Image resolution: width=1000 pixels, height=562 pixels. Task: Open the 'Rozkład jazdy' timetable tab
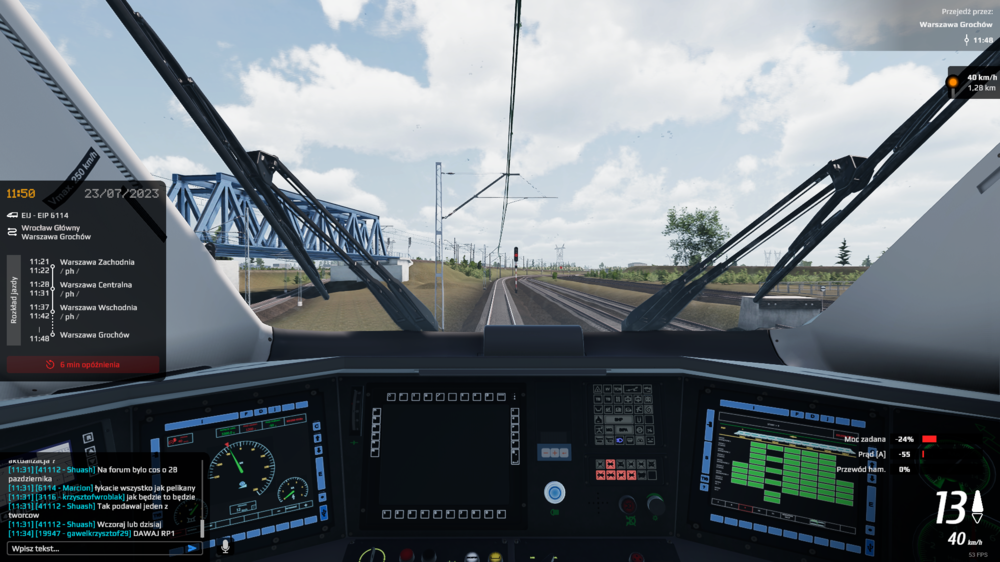pos(14,299)
